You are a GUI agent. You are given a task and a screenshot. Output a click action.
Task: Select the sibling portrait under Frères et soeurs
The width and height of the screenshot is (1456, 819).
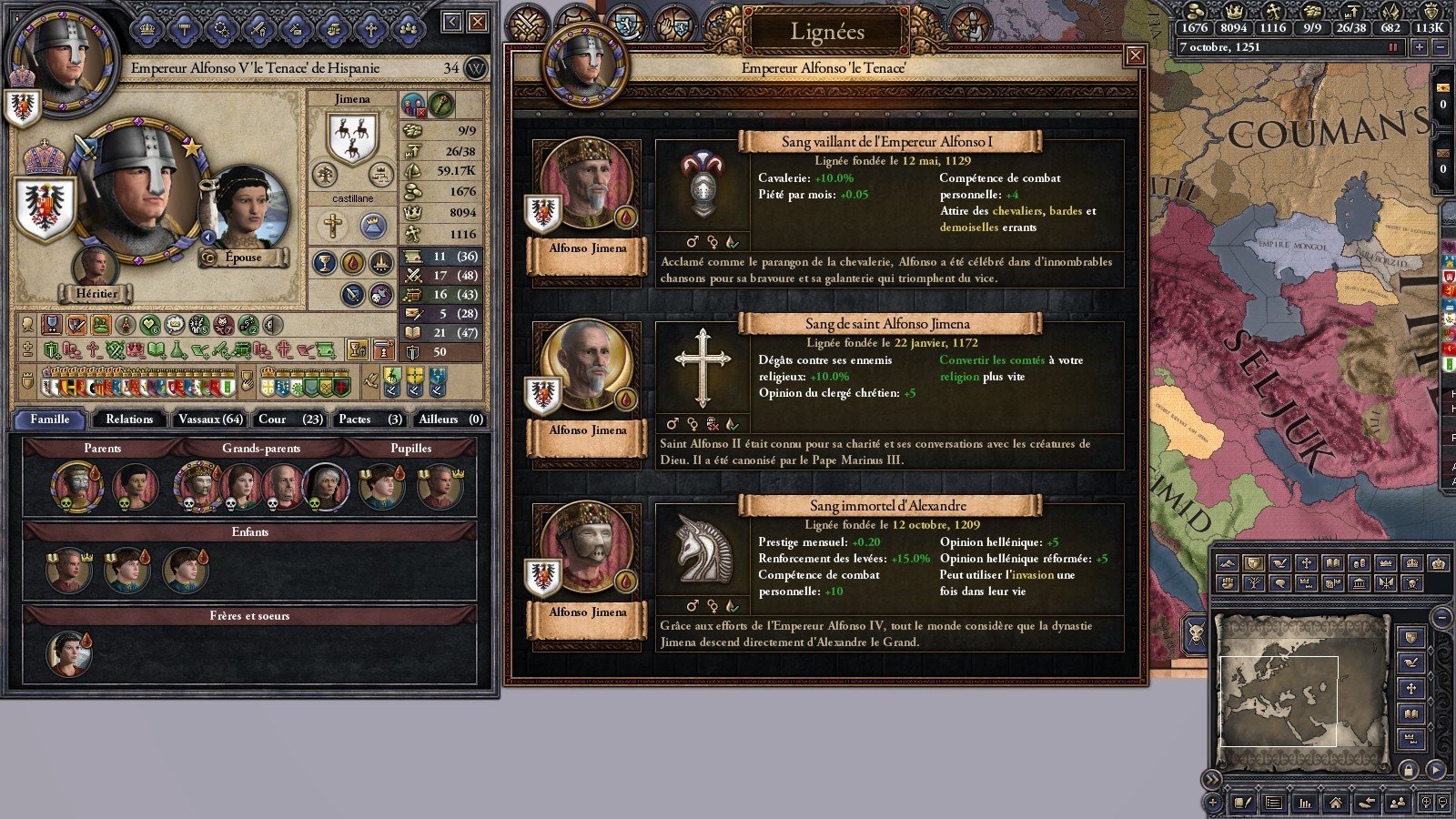68,653
